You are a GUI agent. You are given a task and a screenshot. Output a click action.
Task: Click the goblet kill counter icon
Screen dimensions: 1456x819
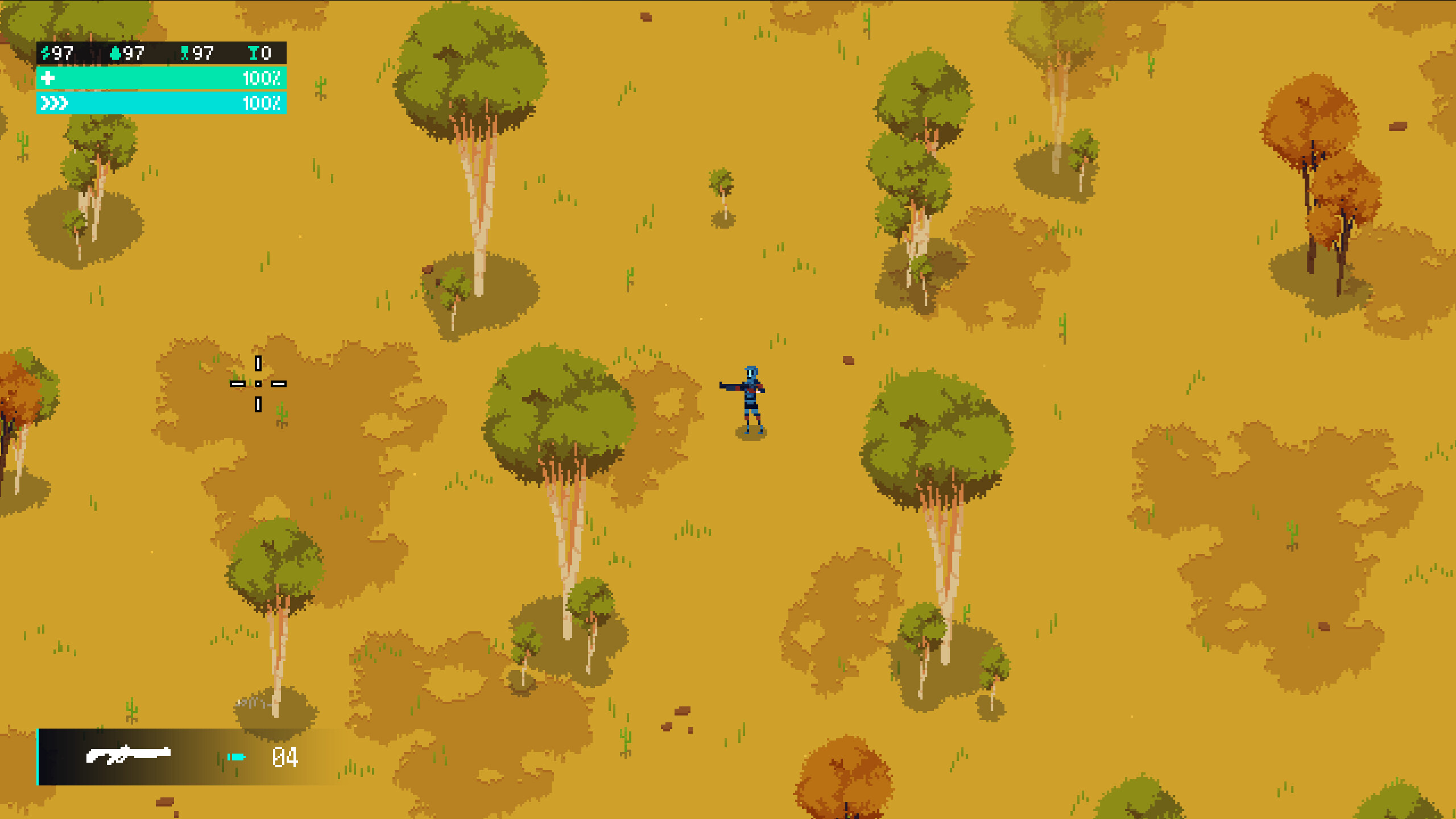(x=254, y=54)
